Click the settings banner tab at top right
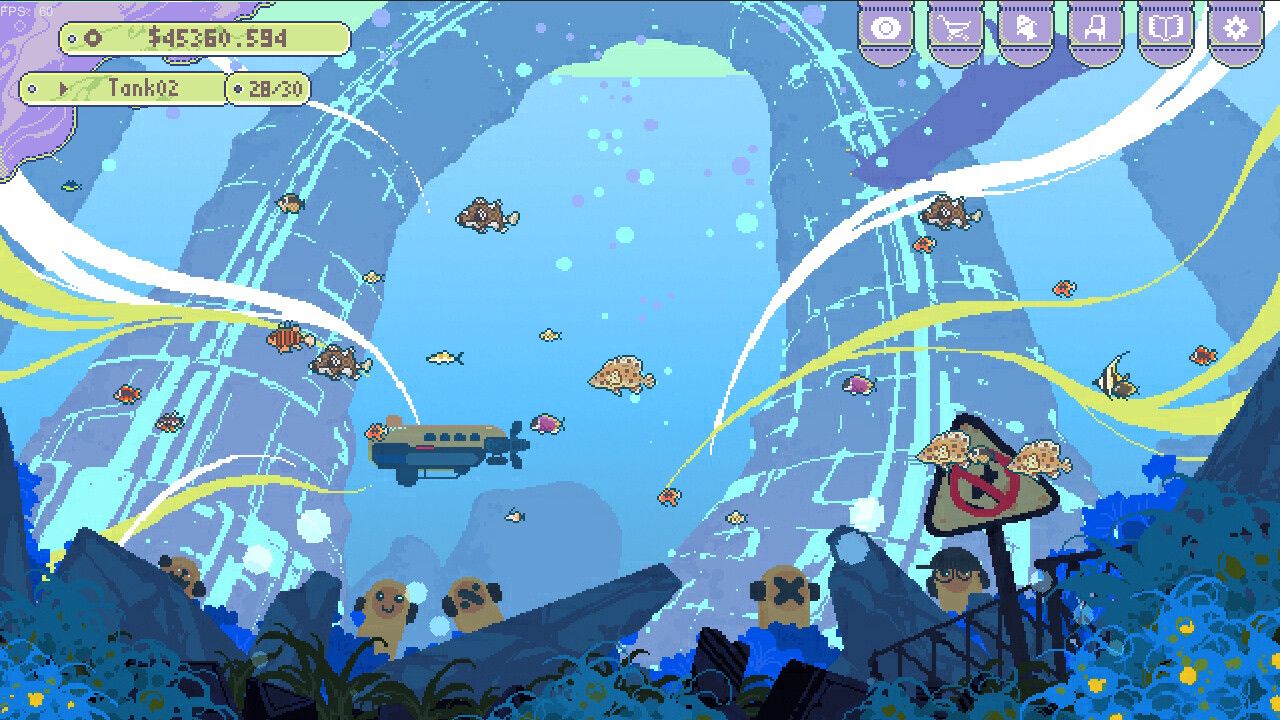 click(x=1234, y=28)
